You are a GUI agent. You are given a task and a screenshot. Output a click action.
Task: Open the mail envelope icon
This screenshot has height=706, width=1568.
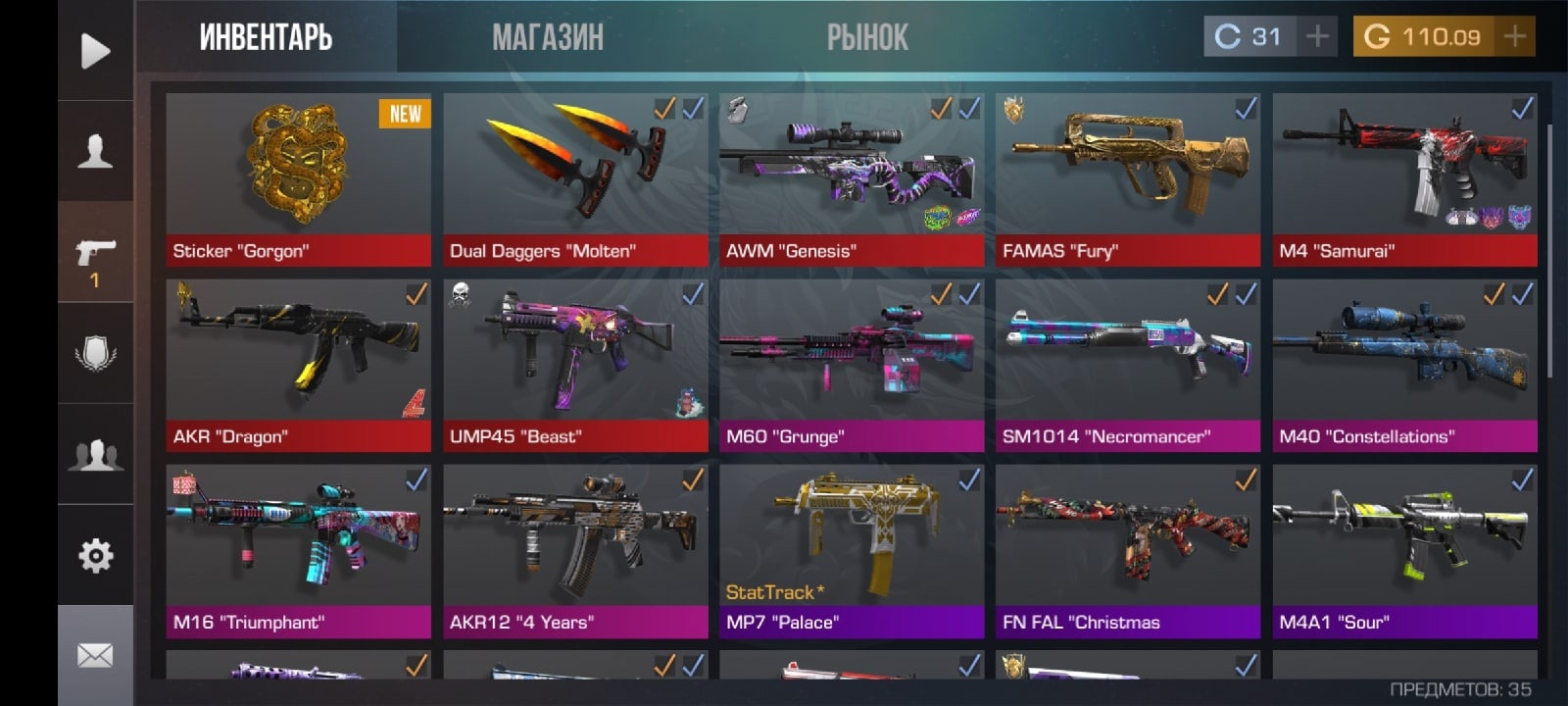95,655
